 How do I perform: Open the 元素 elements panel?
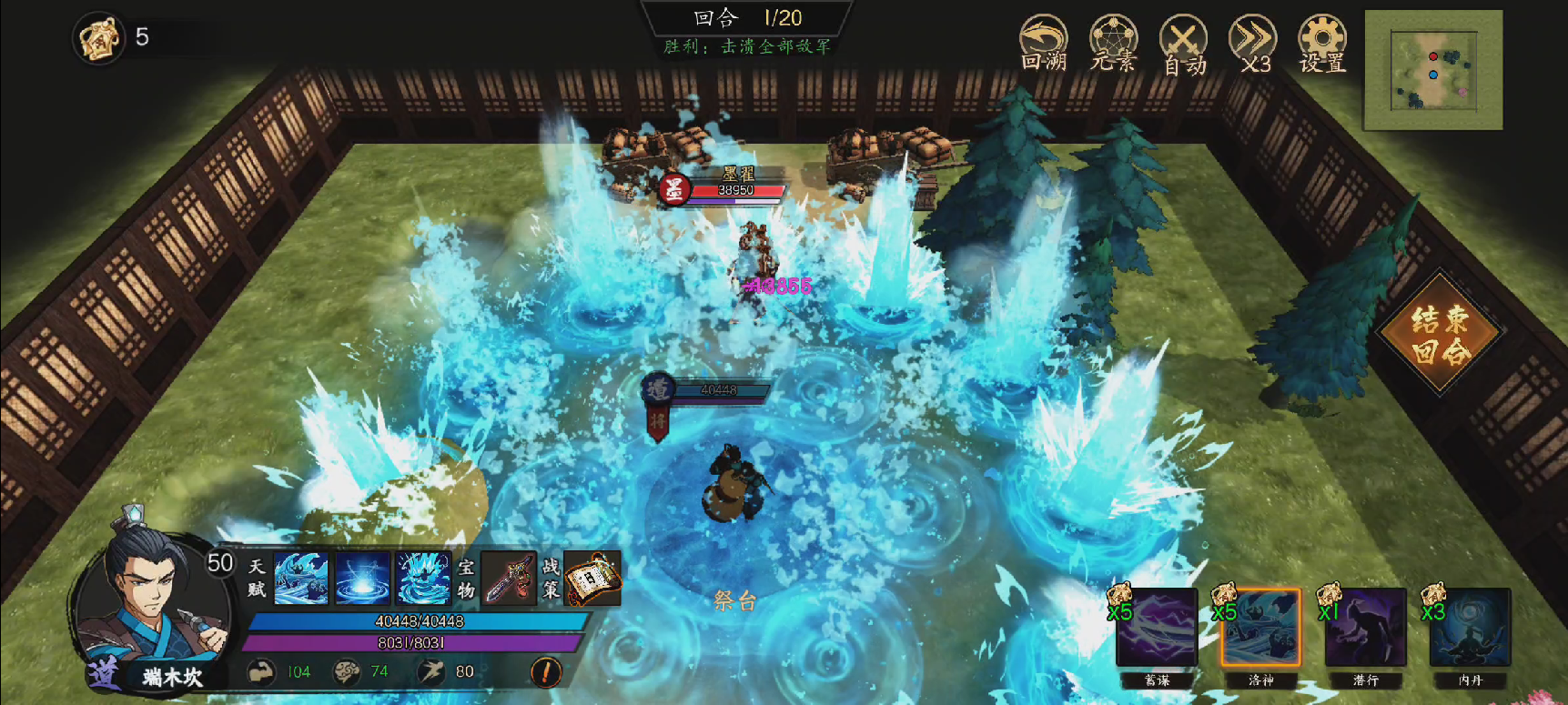1114,43
